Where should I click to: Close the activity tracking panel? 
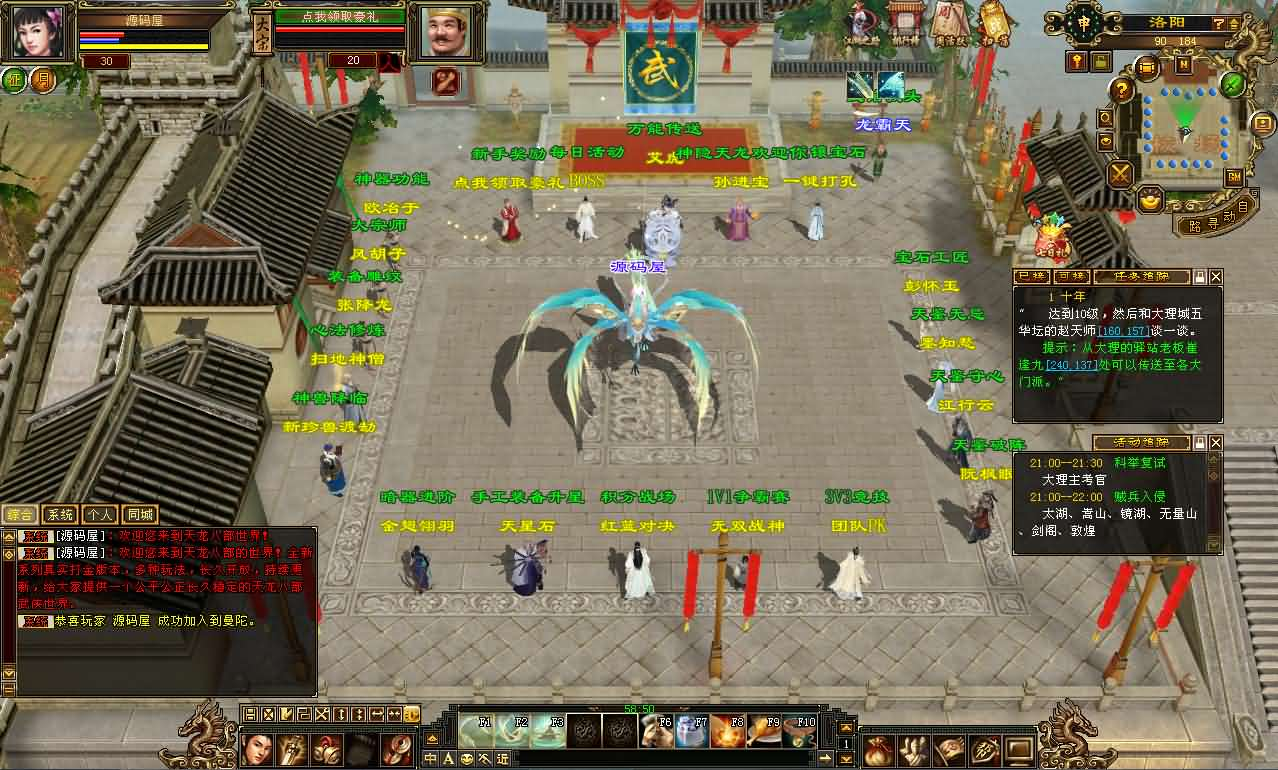(1216, 442)
